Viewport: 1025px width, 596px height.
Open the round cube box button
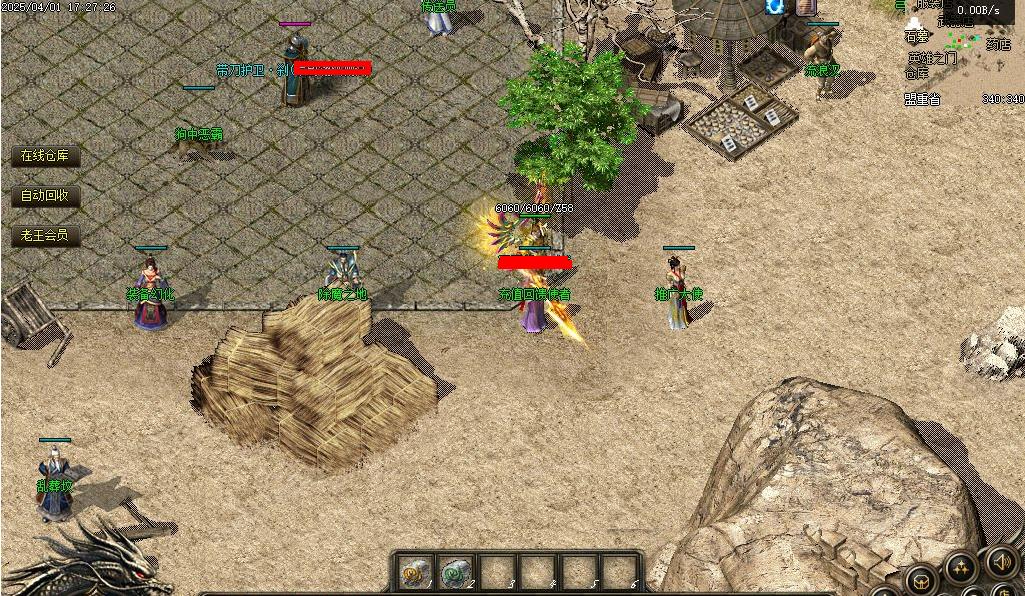click(921, 582)
